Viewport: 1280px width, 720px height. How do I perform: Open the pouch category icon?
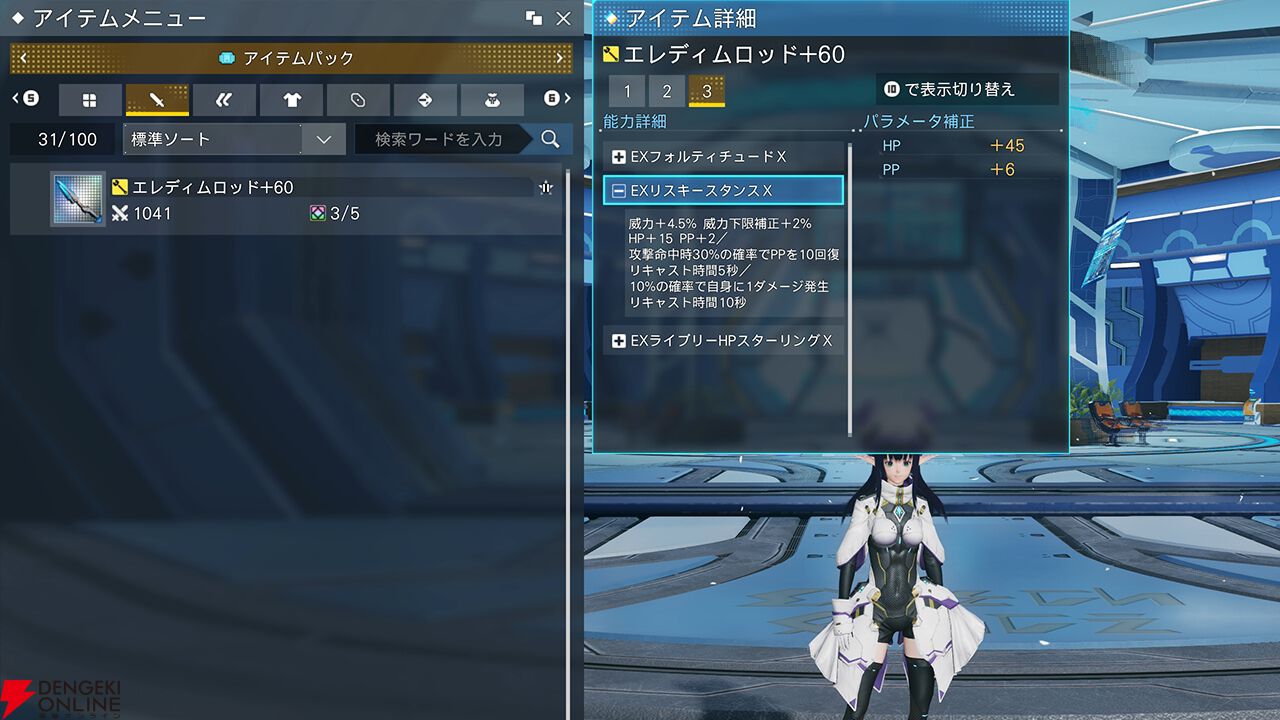coord(490,100)
